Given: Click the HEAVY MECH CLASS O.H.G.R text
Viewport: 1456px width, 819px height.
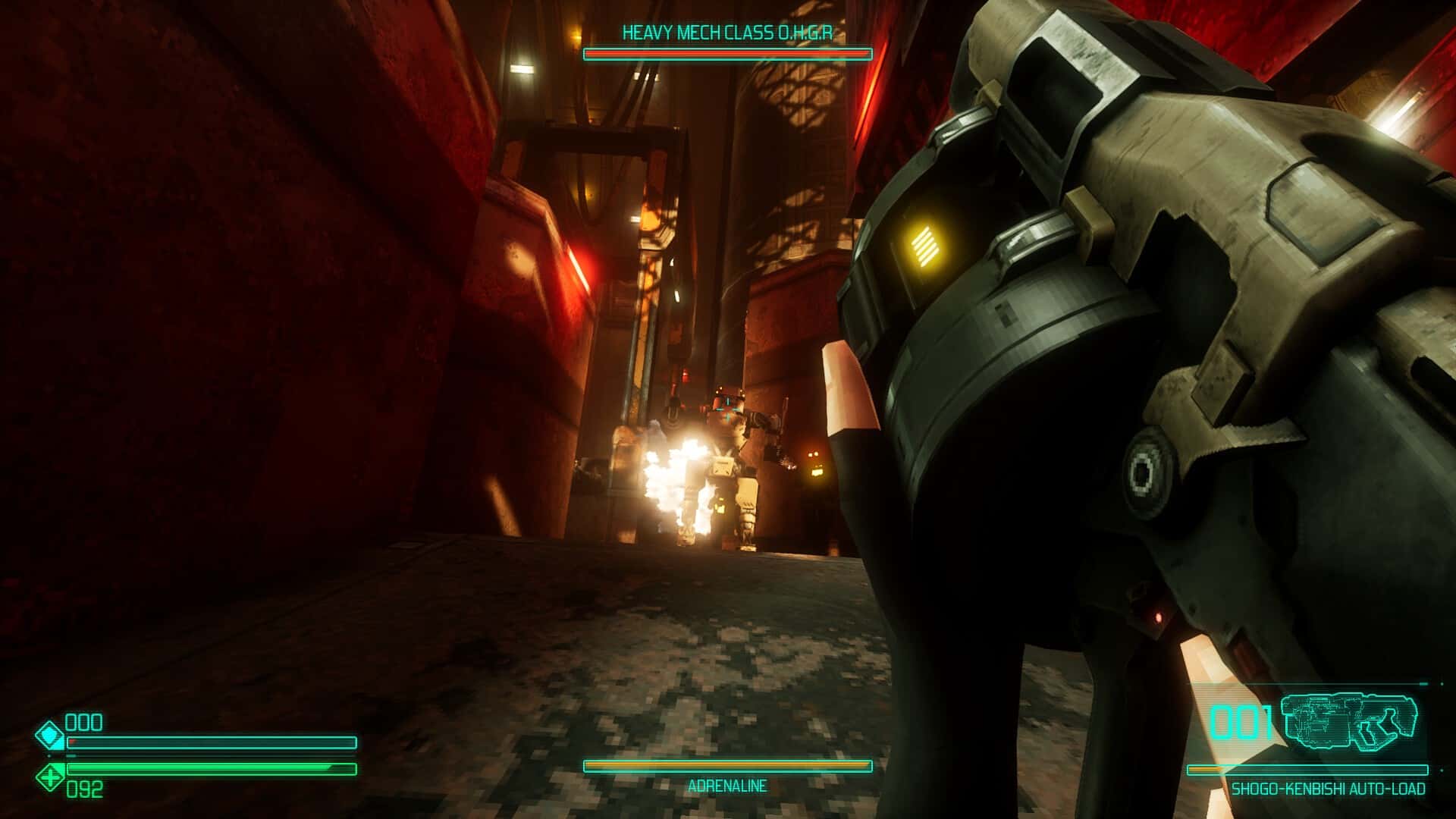Looking at the screenshot, I should [728, 32].
